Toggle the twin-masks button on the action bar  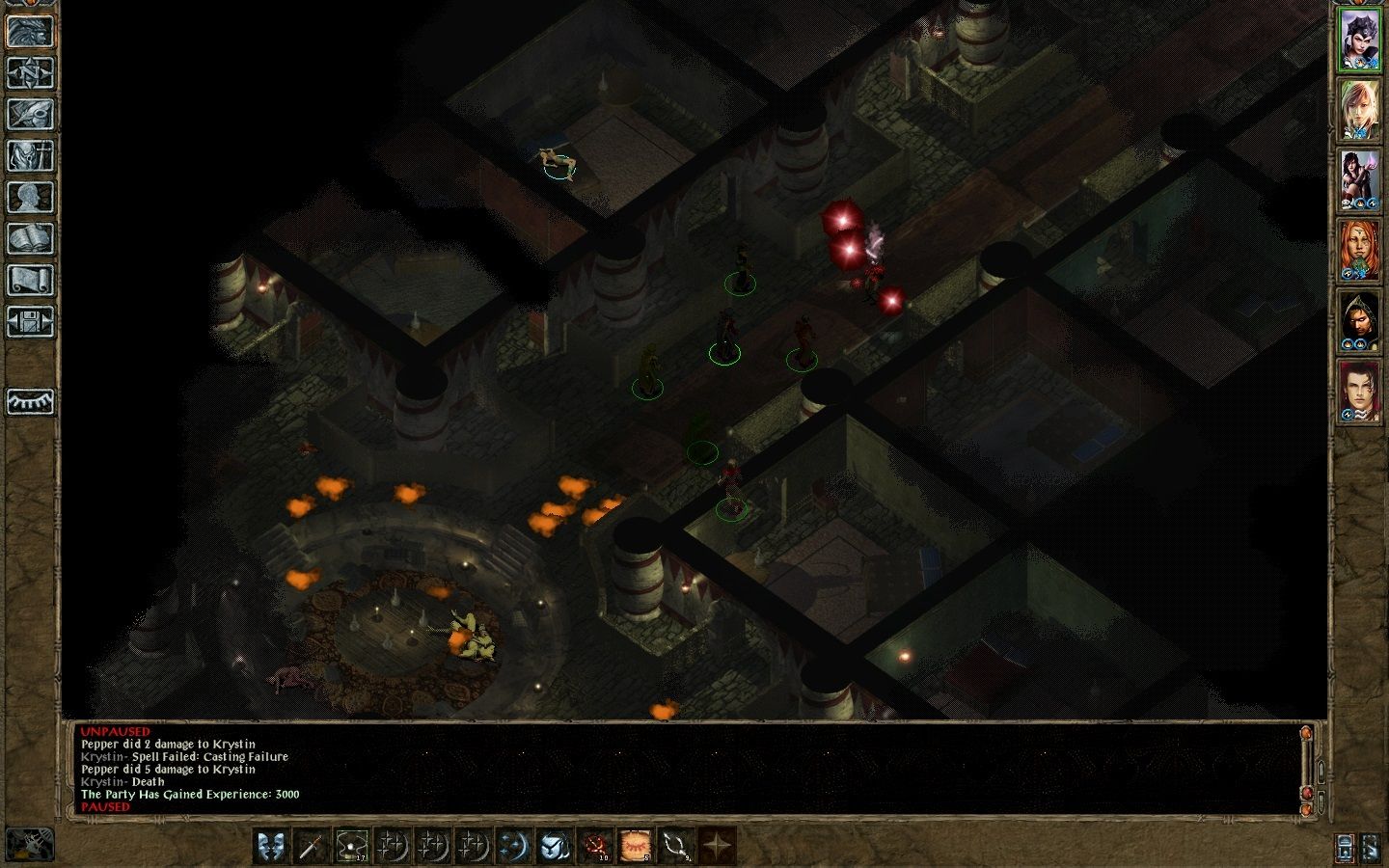pyautogui.click(x=271, y=846)
